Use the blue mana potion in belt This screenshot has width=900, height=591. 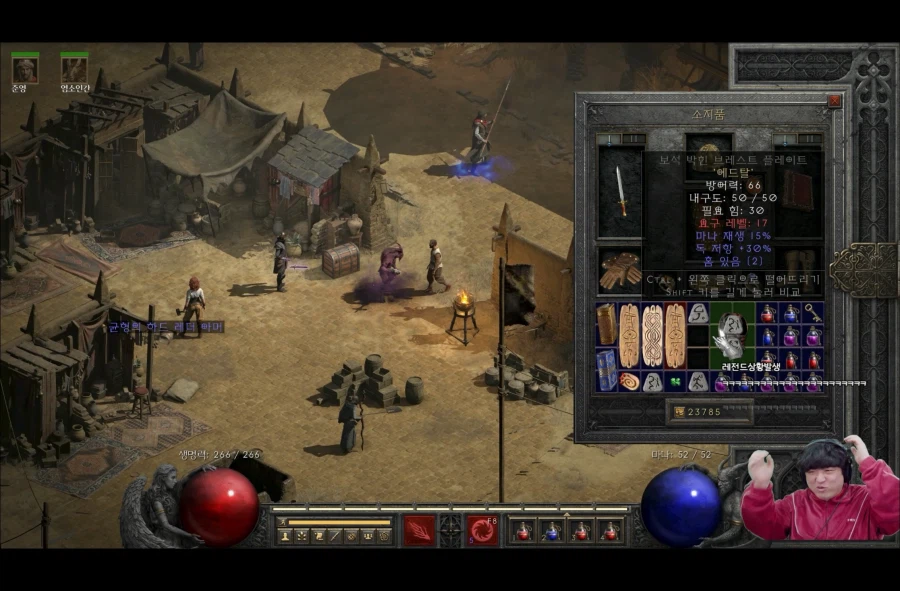point(551,530)
